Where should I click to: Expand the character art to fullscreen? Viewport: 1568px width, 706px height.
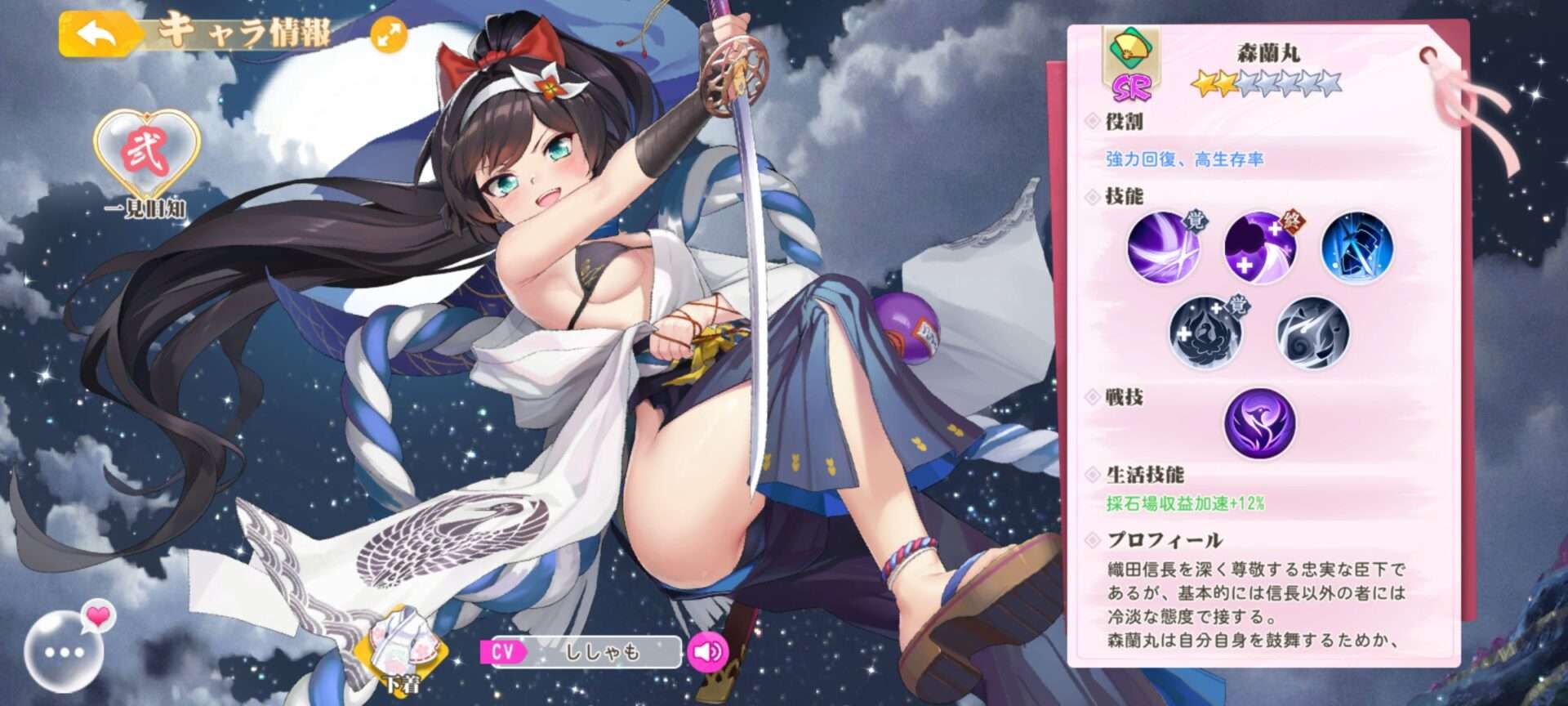[389, 35]
